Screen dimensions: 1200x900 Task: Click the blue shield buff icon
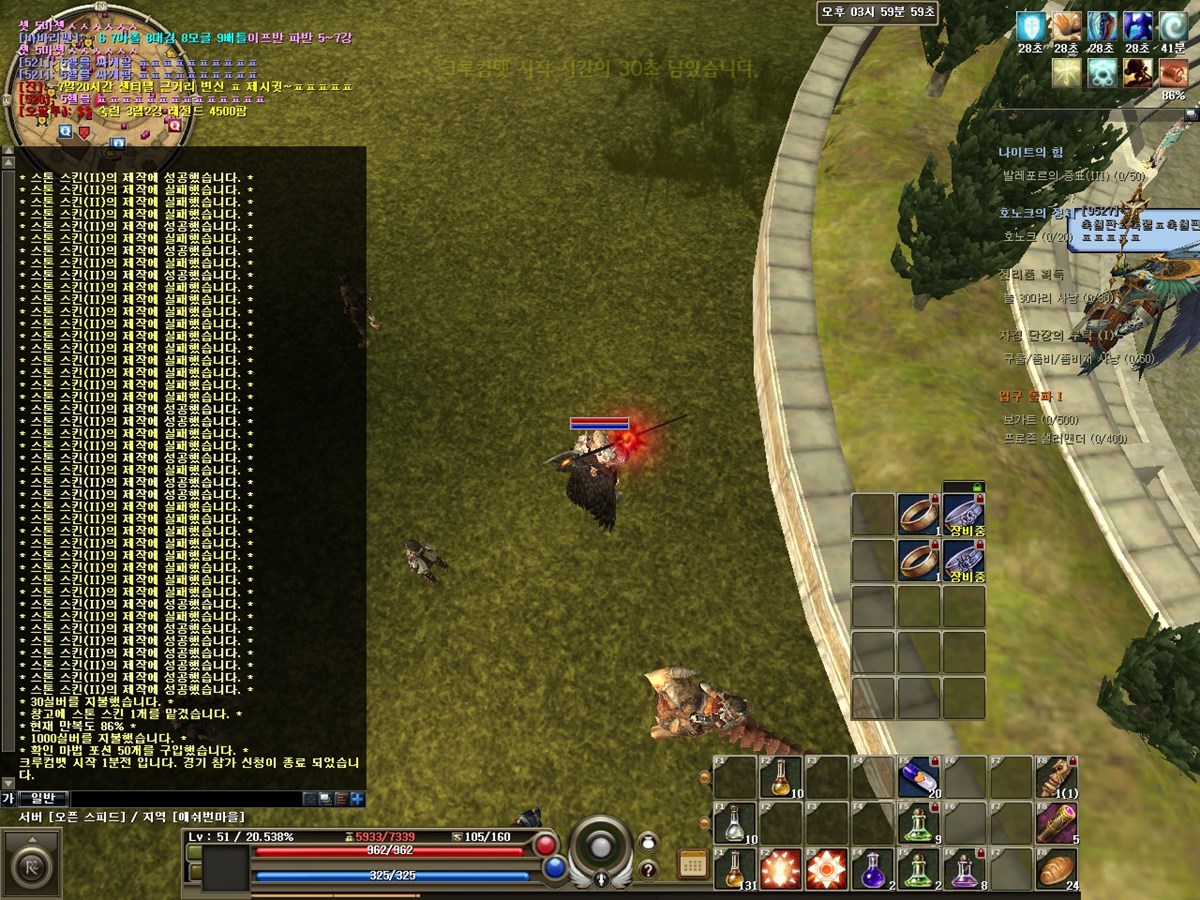tap(1030, 27)
